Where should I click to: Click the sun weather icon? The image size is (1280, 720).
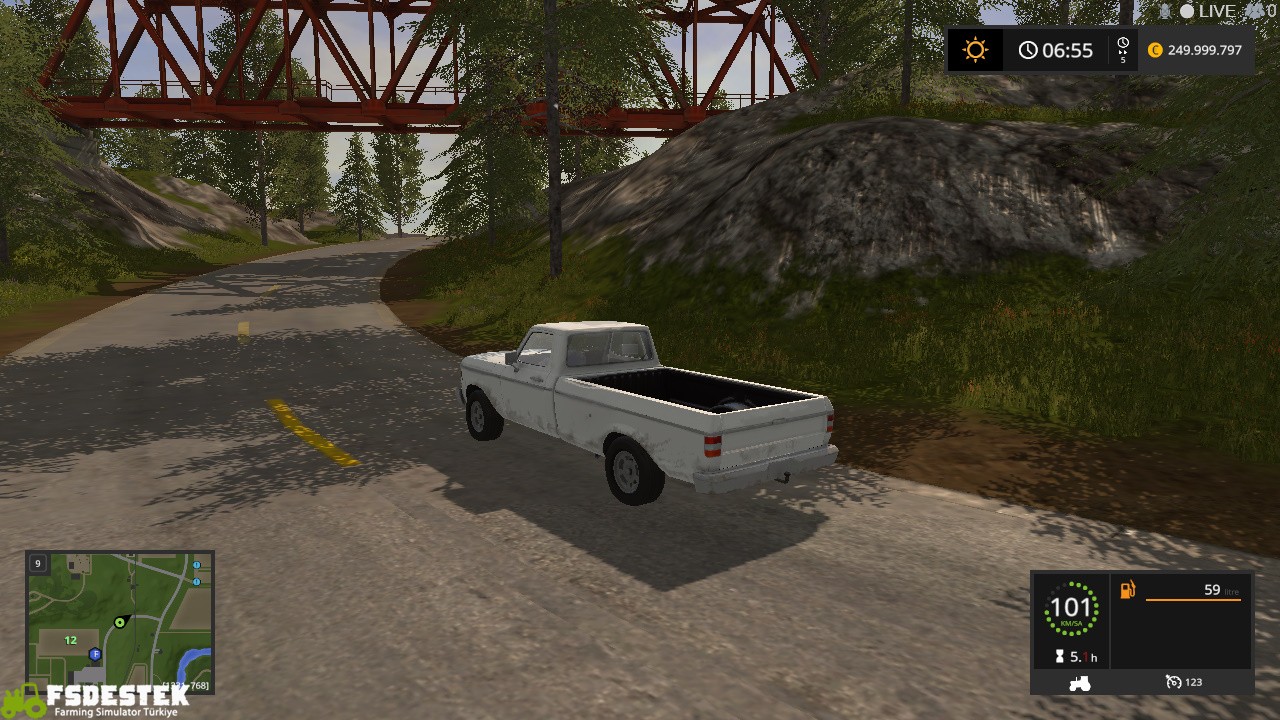click(974, 50)
